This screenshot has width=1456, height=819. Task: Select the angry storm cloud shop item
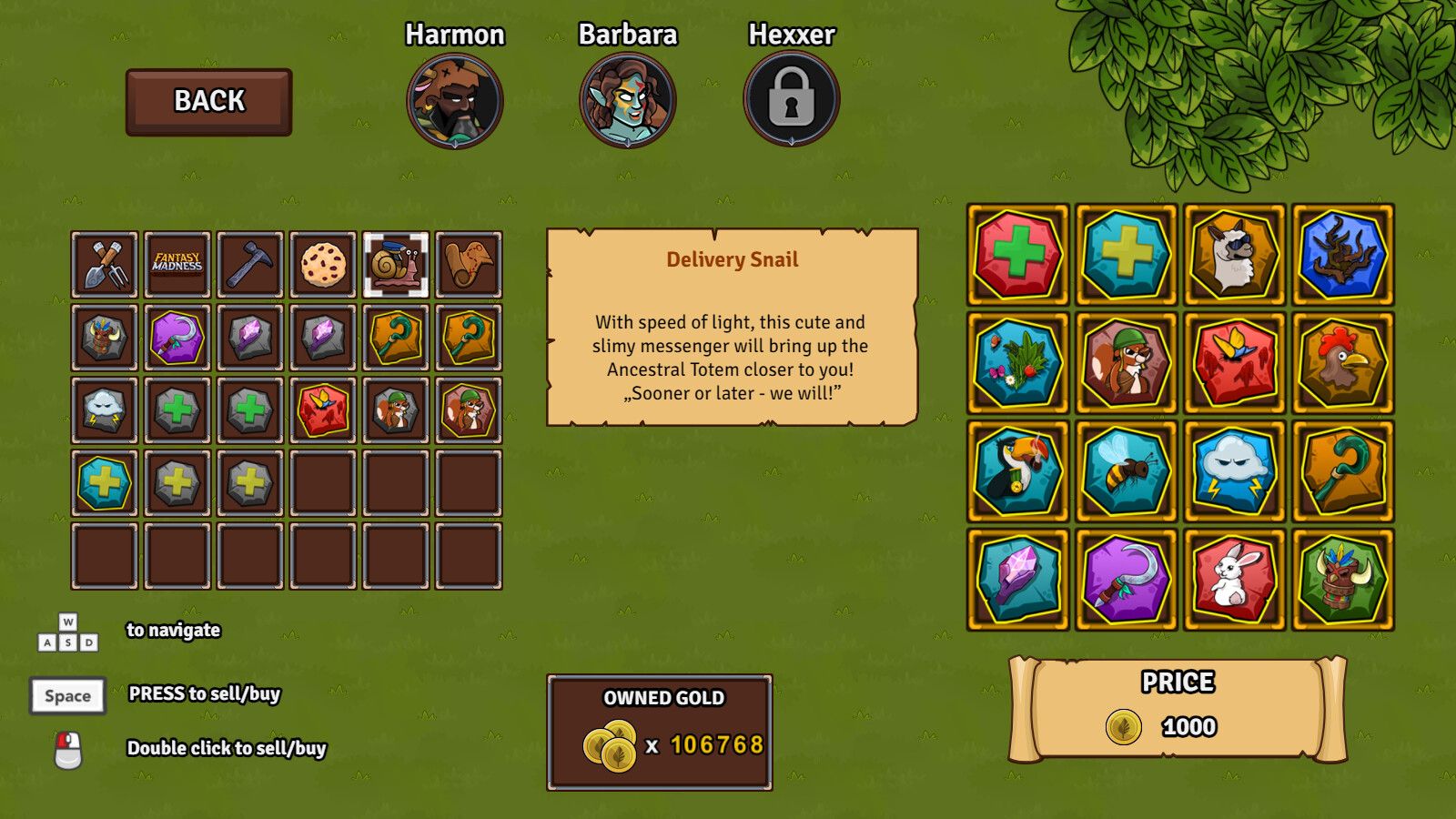[x=1234, y=470]
